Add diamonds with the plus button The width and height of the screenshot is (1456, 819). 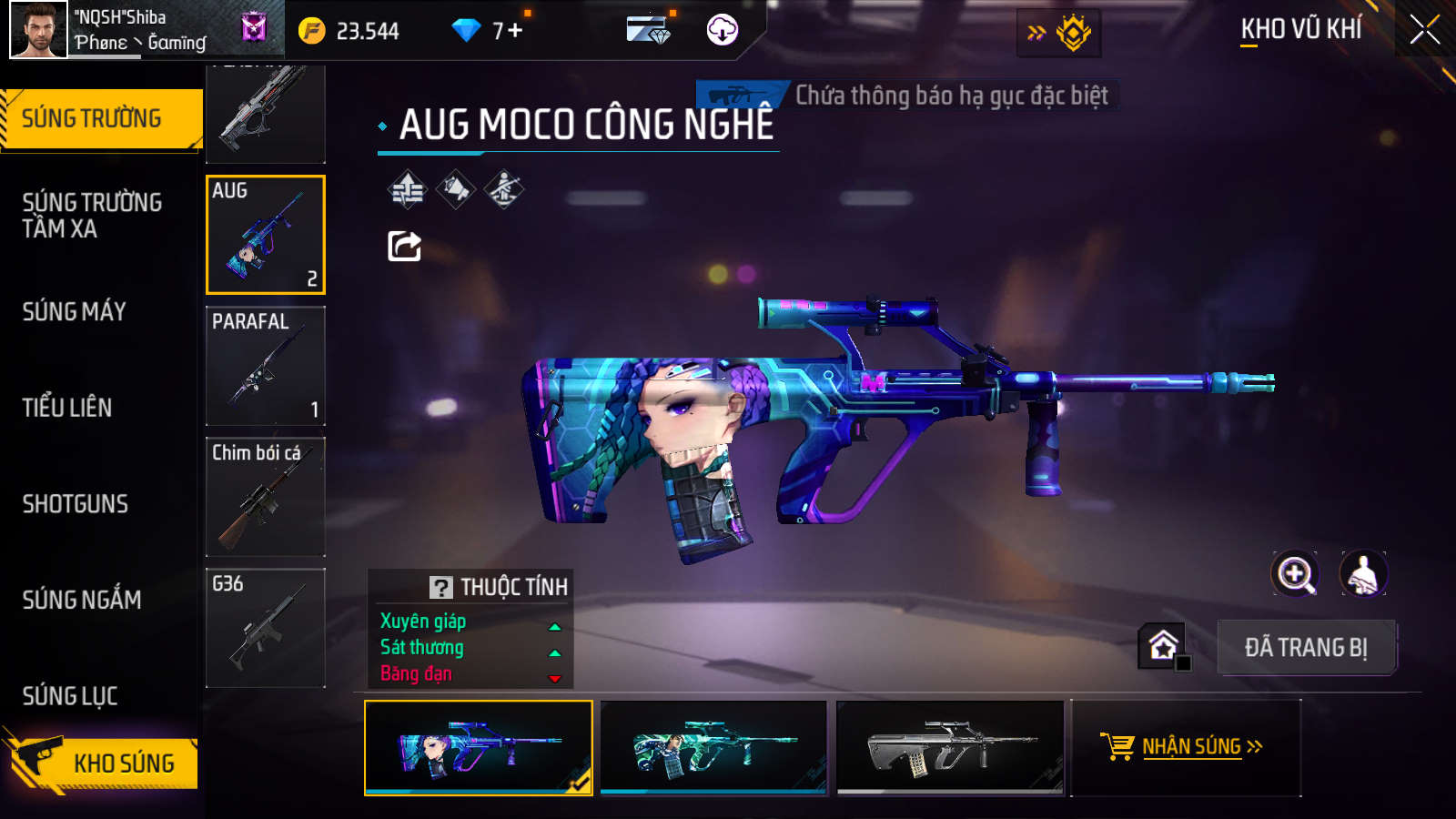pyautogui.click(x=515, y=31)
